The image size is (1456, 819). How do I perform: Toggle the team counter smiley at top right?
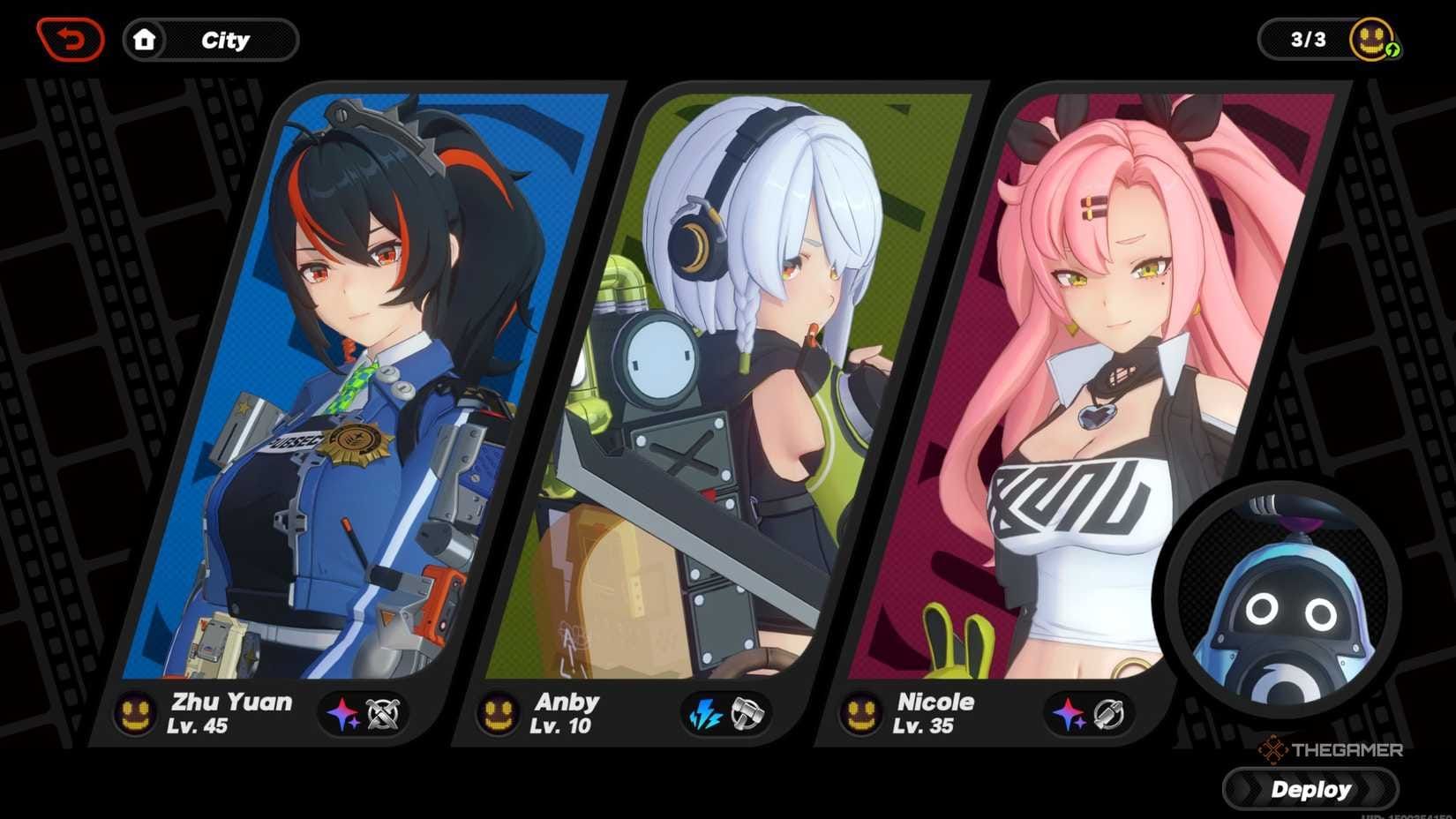[x=1370, y=38]
